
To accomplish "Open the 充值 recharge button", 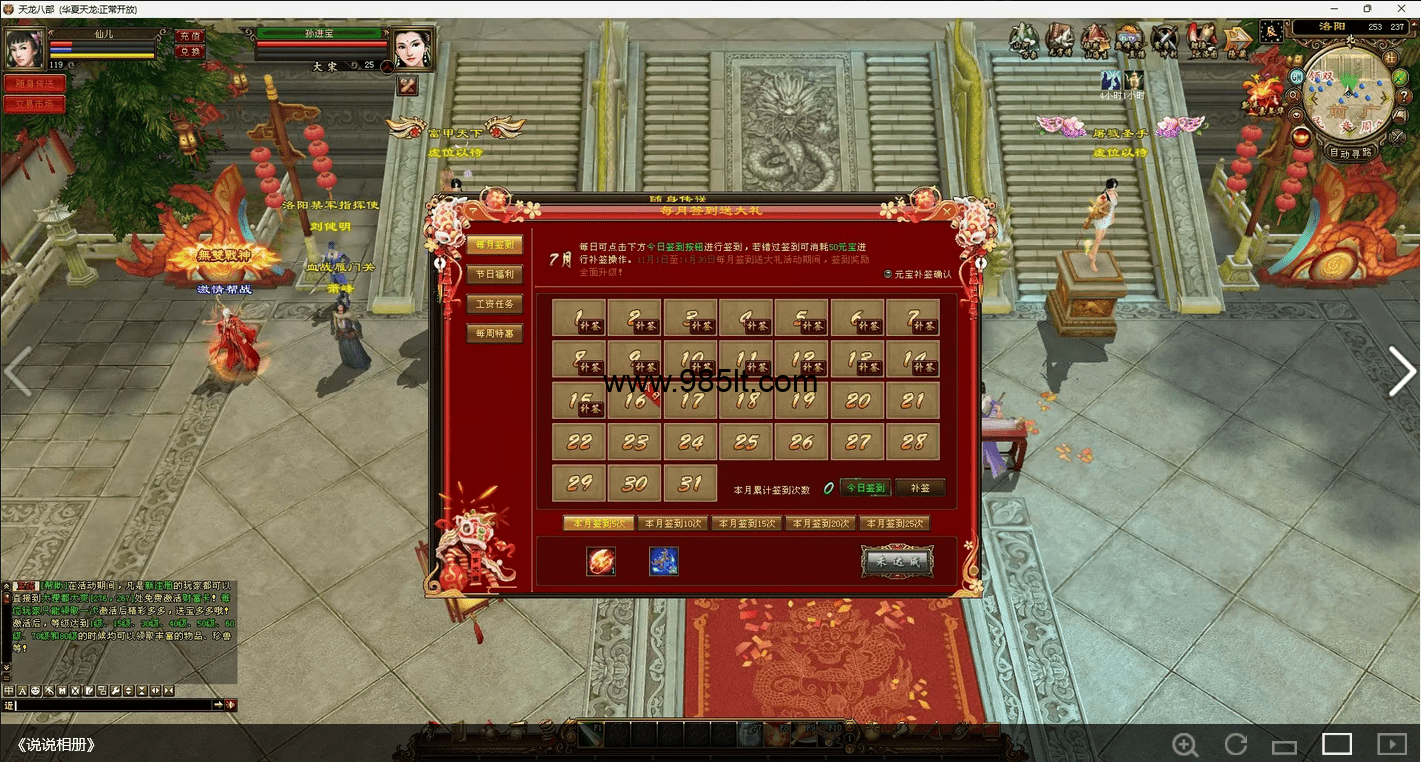I will (189, 36).
